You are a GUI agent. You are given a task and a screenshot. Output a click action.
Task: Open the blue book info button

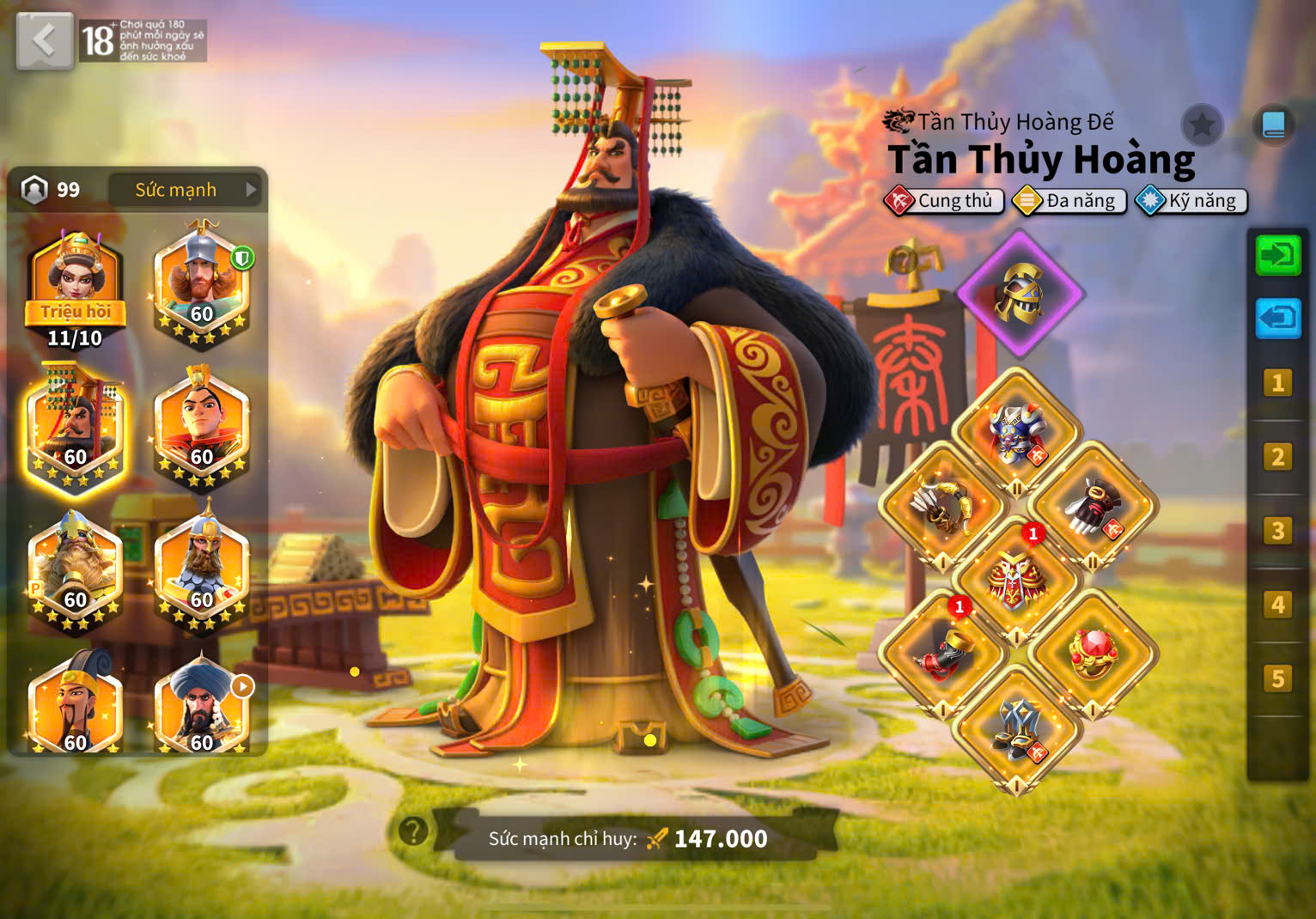pos(1273,126)
